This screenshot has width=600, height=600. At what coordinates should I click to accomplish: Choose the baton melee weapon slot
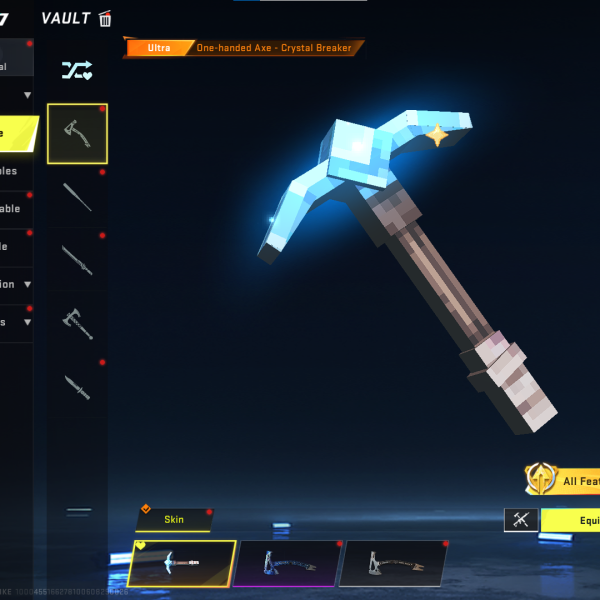[77, 197]
